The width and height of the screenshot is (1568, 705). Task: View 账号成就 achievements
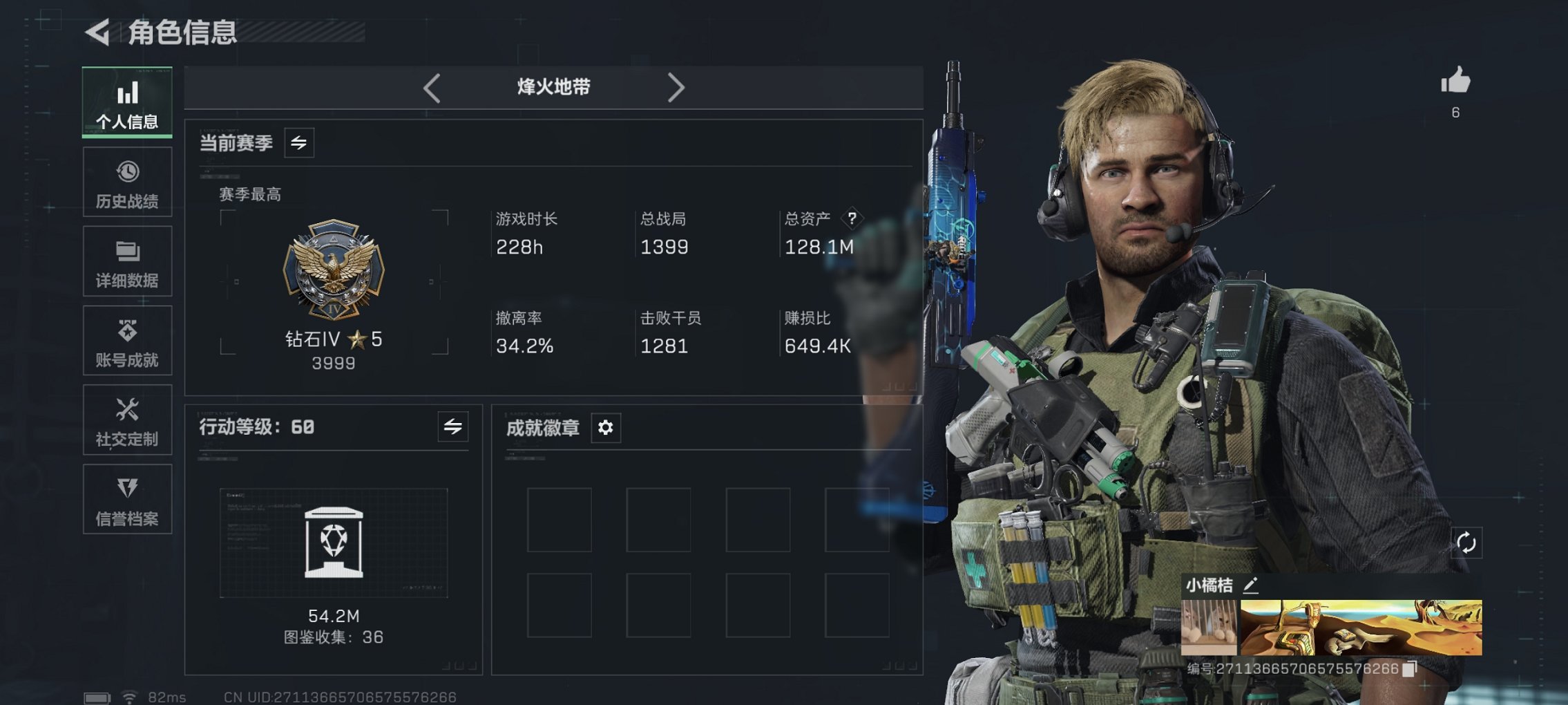pos(126,341)
